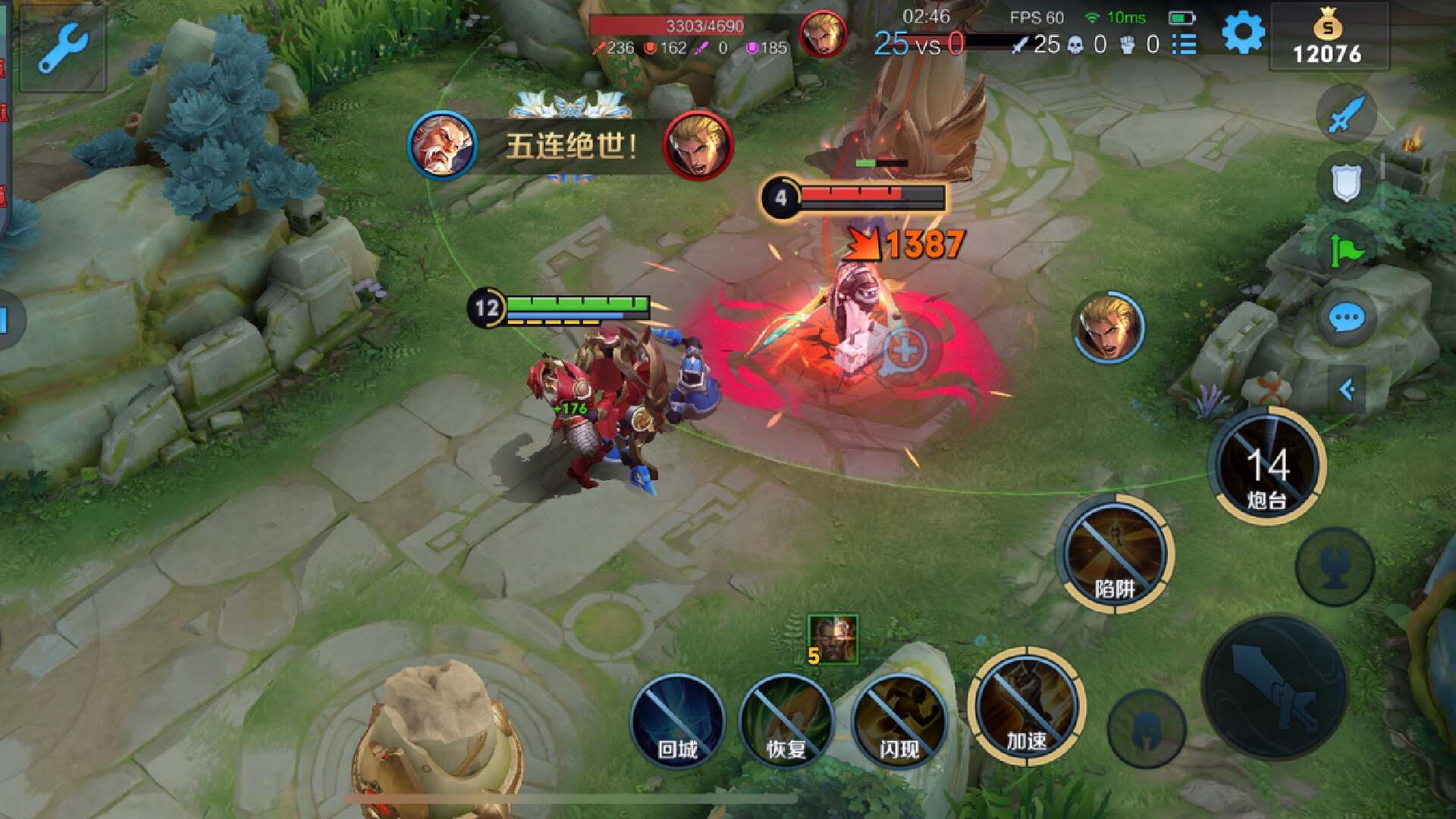Tap the main sword attack button
The width and height of the screenshot is (1456, 819).
click(1275, 687)
